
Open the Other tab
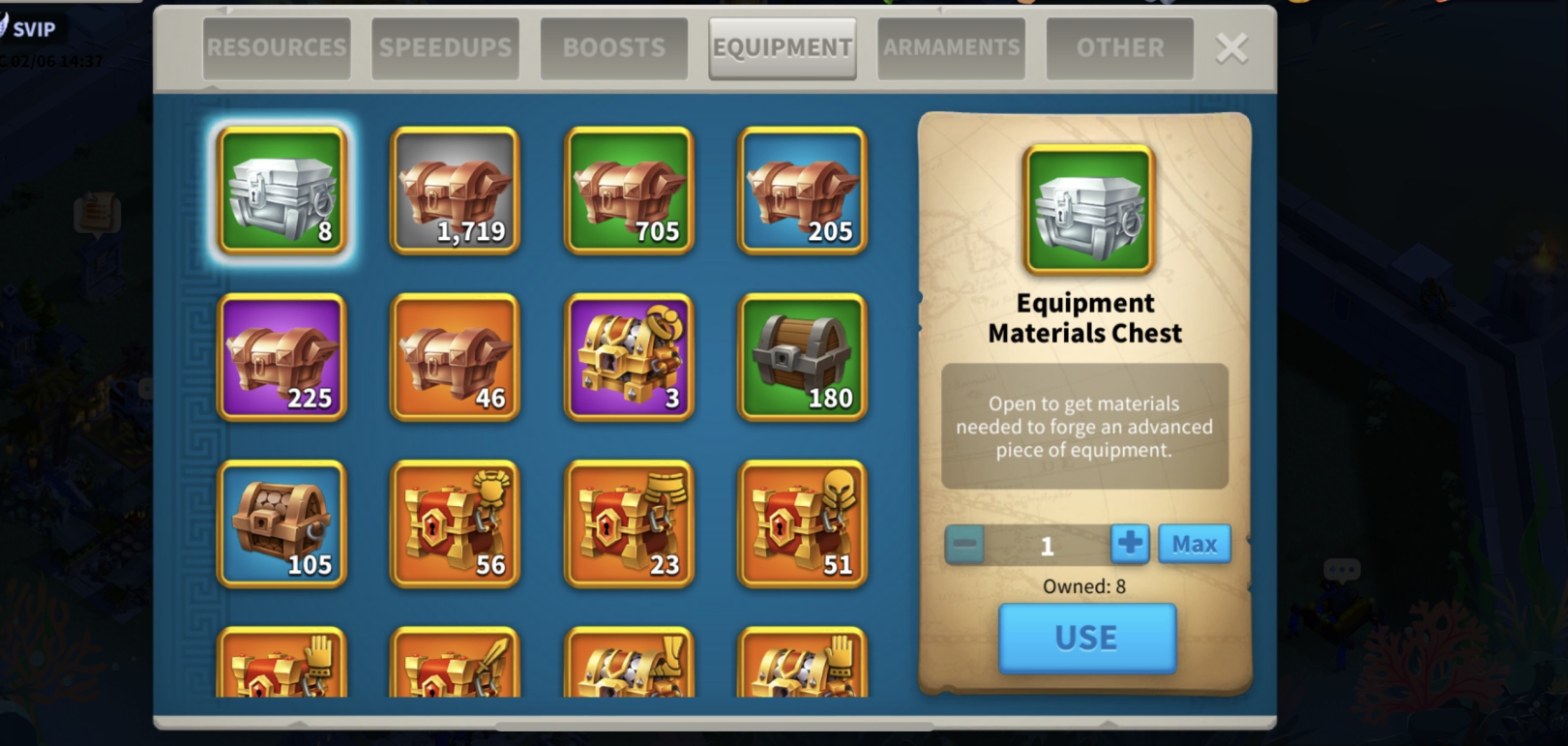[1120, 48]
